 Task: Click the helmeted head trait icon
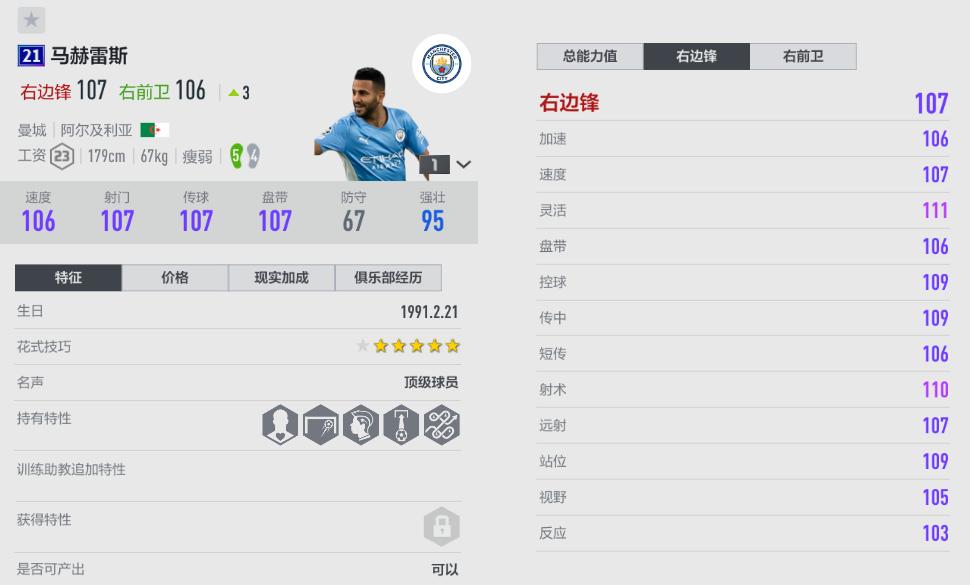tap(361, 425)
